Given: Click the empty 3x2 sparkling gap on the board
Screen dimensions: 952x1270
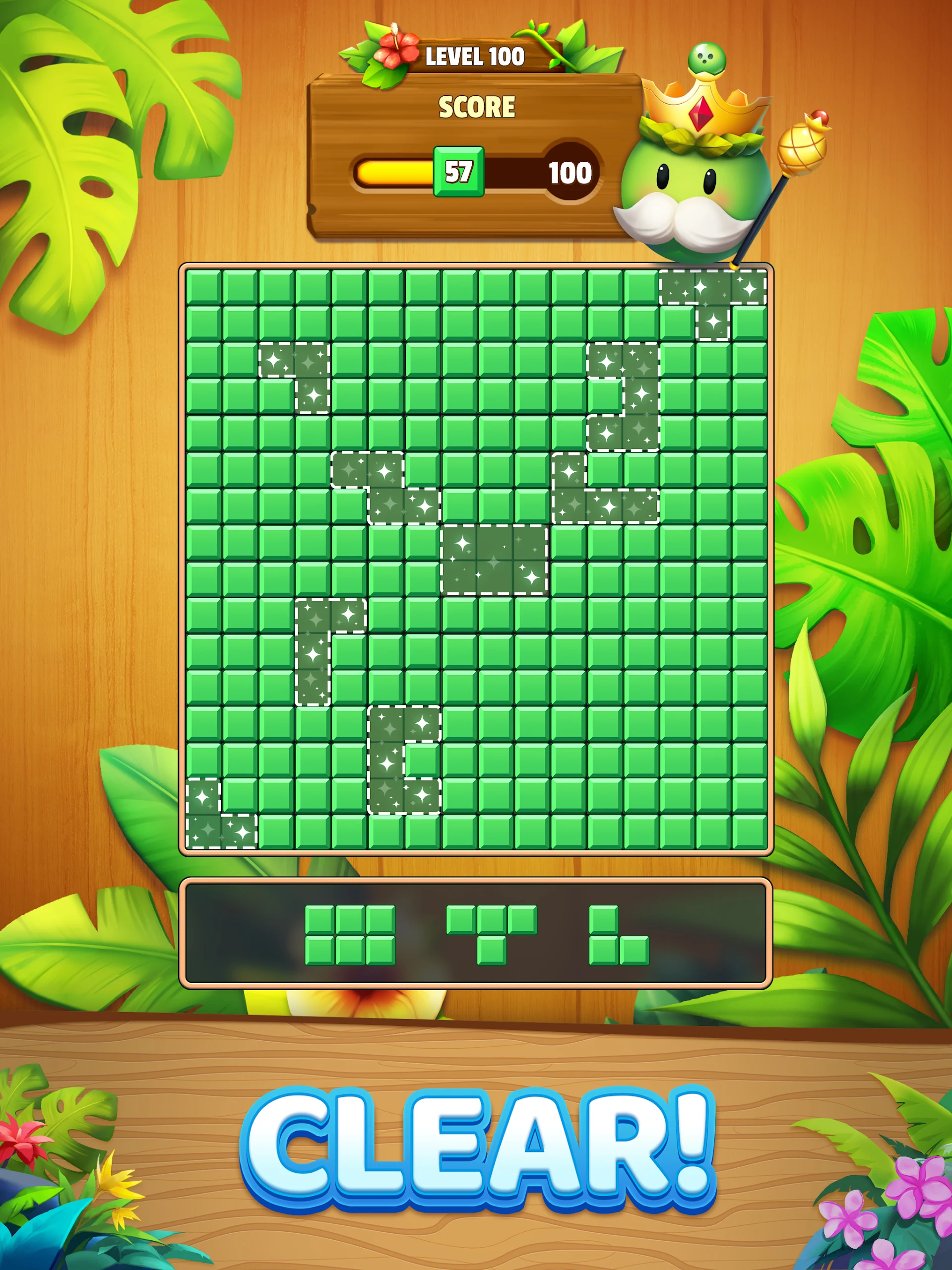Looking at the screenshot, I should (x=494, y=559).
